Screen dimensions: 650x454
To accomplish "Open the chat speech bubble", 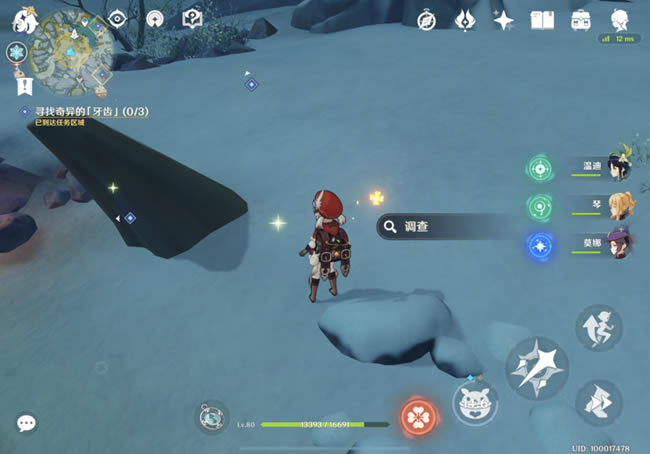I will click(x=27, y=424).
